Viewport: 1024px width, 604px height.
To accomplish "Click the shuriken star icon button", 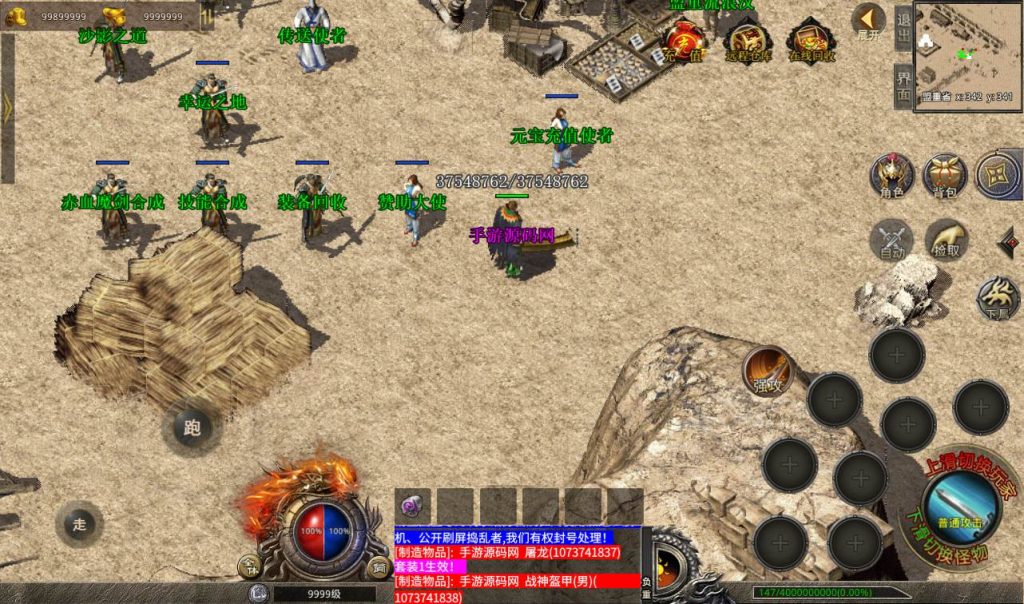I will 997,173.
